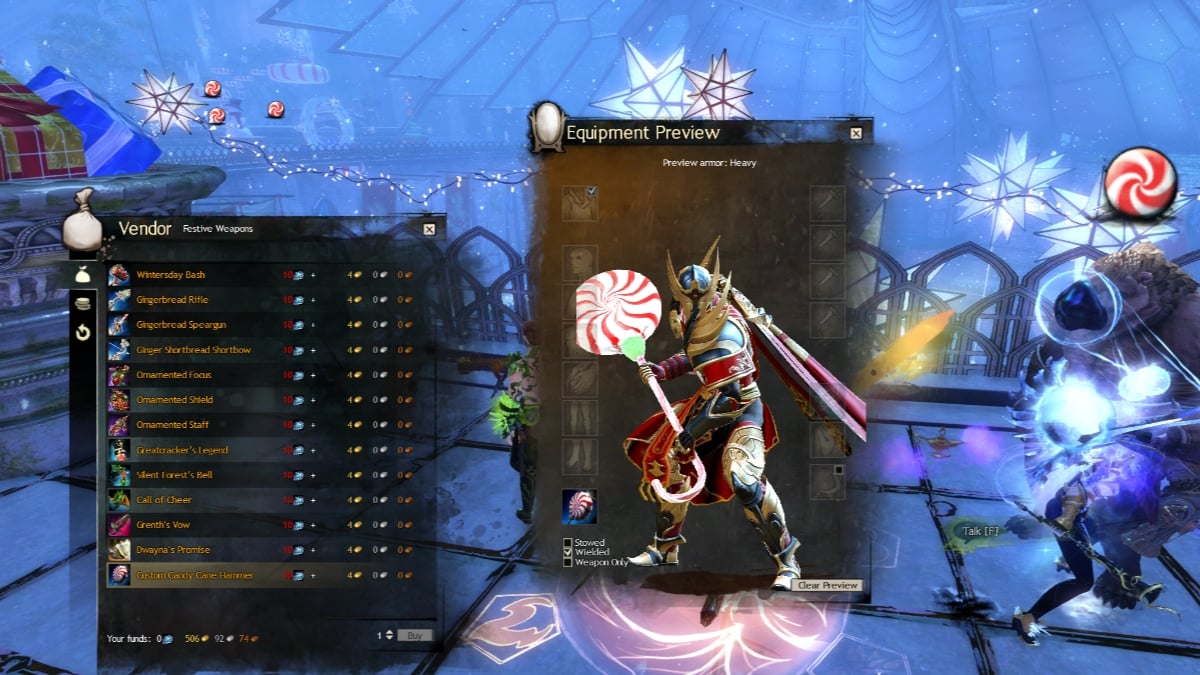Choose the Ornamented Focus weapon

174,375
